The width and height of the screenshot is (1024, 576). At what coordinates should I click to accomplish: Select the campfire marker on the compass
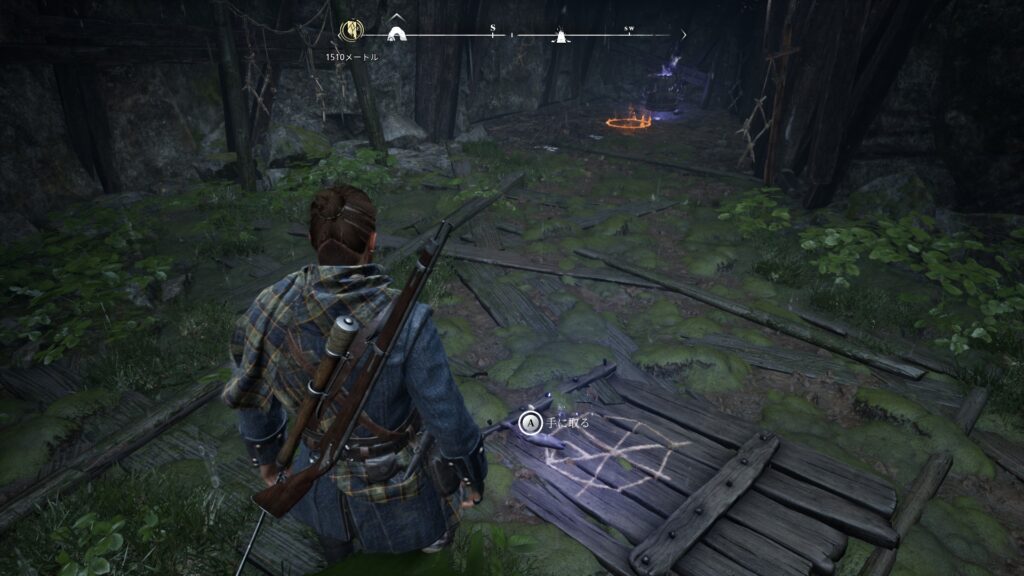pos(560,36)
